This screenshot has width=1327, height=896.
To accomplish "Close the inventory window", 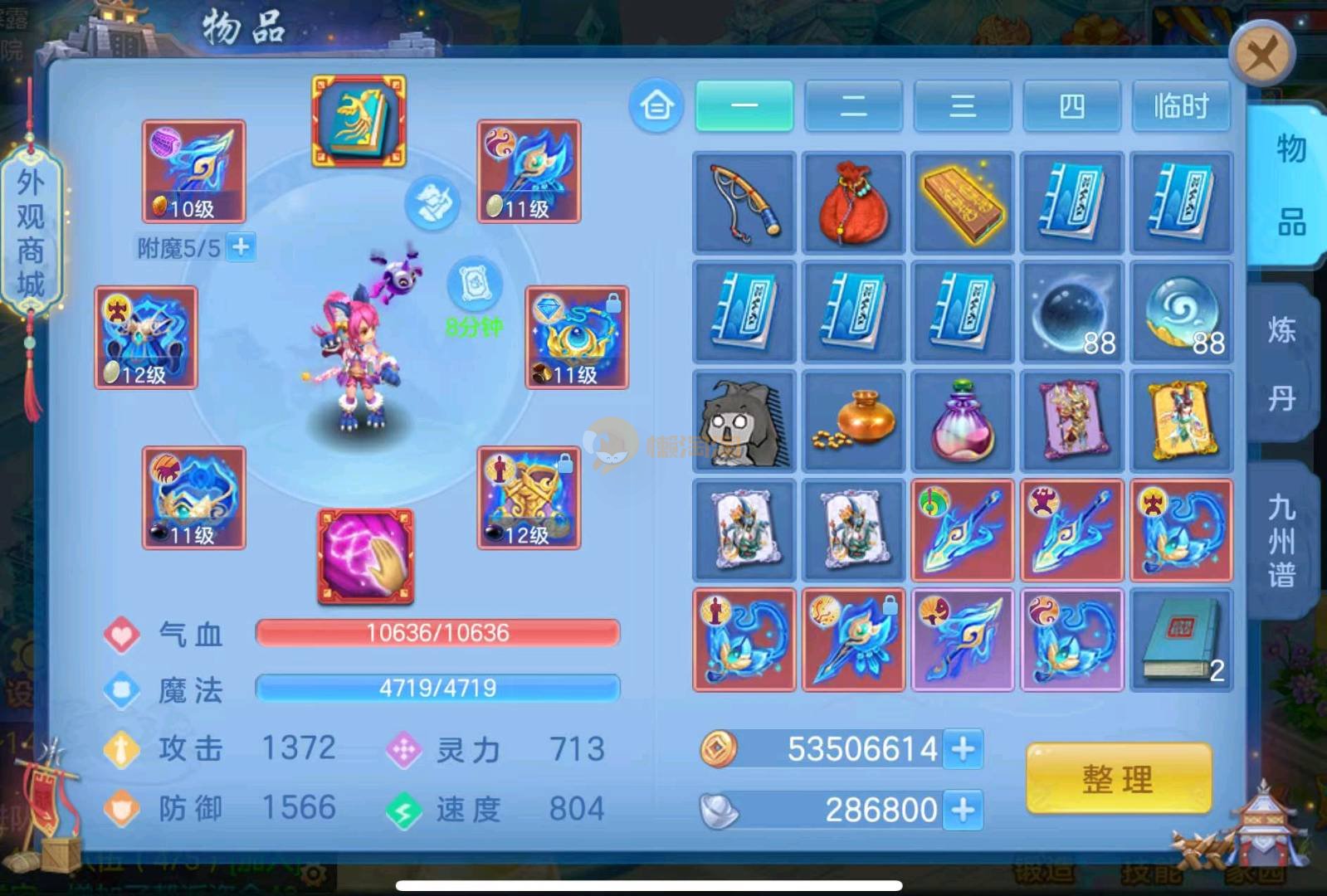I will (1261, 55).
